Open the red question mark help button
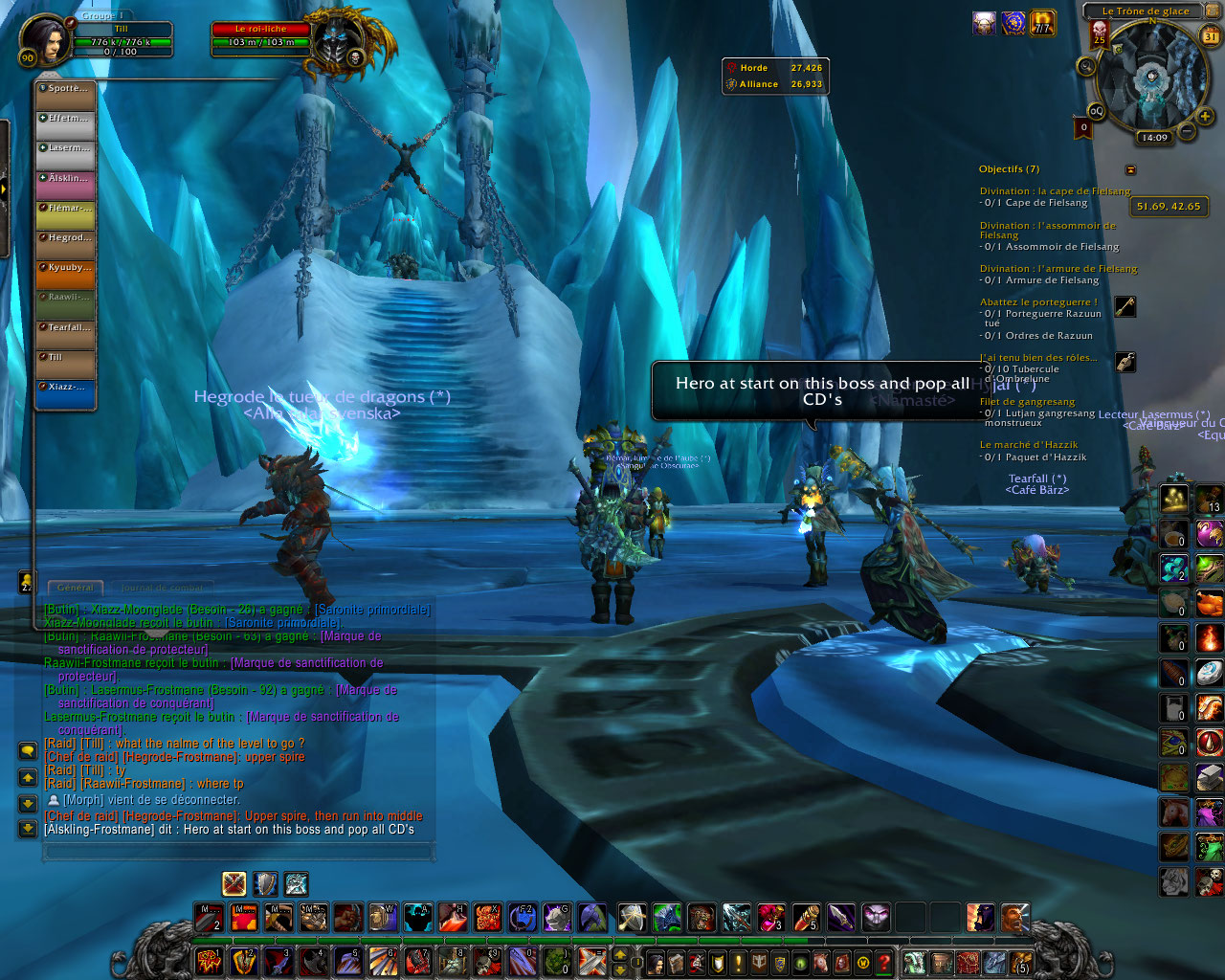Screen dimensions: 1225x980 tap(884, 963)
